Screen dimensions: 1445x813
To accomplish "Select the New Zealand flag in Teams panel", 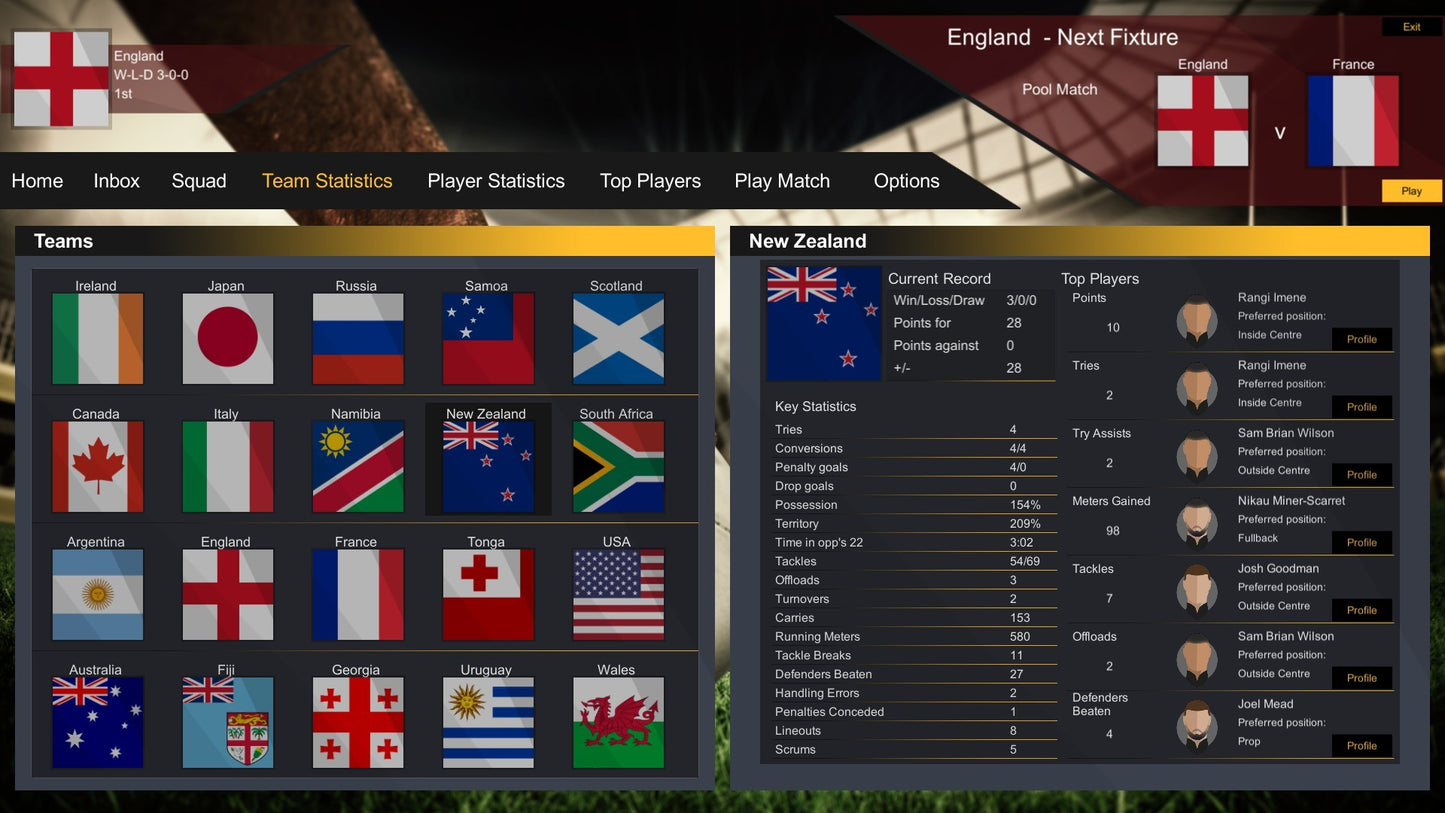I will [x=487, y=466].
